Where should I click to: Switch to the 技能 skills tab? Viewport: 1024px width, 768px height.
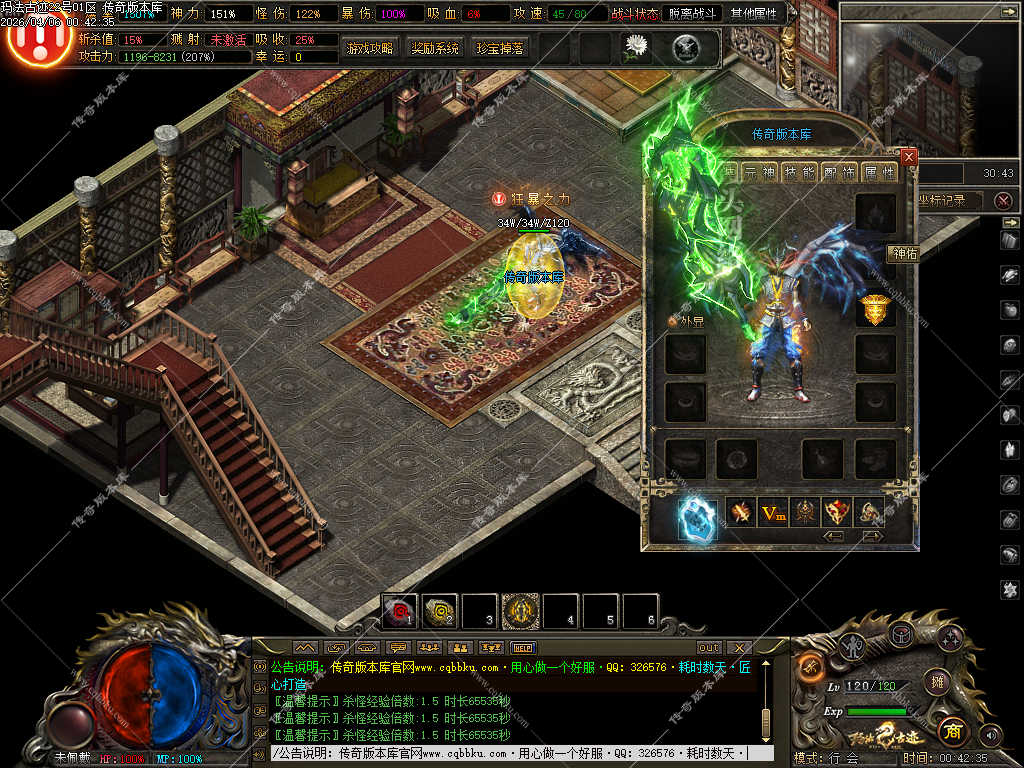coord(799,172)
